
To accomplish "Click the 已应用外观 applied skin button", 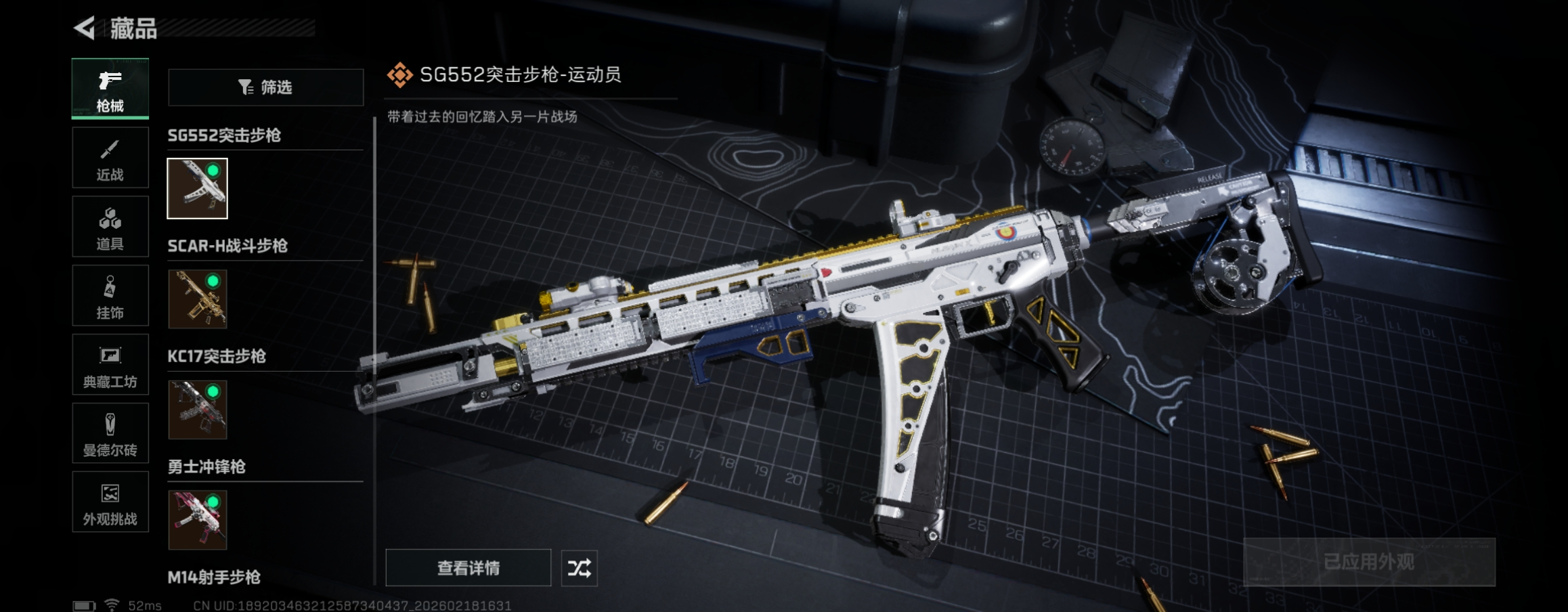I will (x=1369, y=562).
